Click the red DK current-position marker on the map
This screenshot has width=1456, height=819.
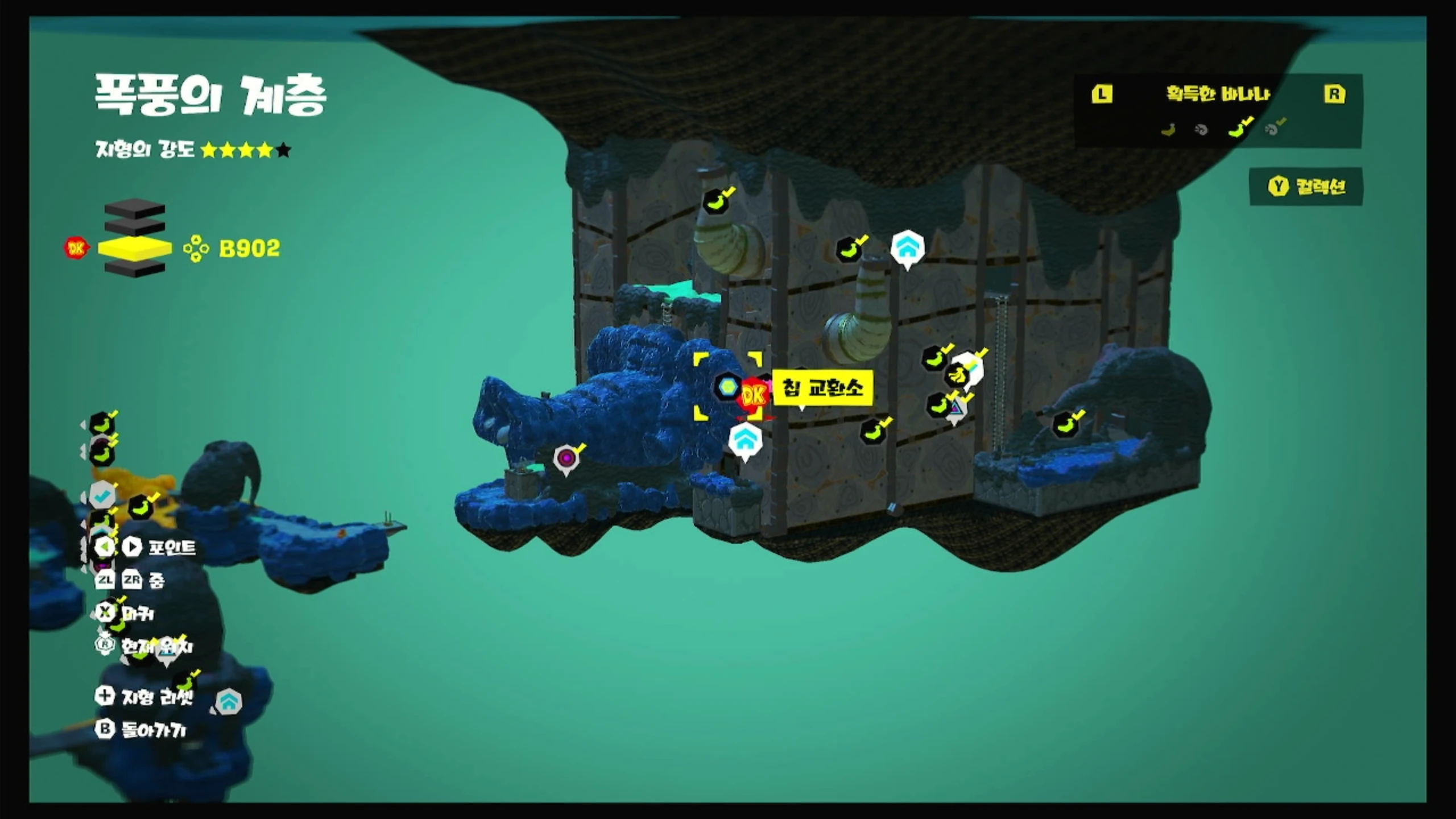coord(754,395)
